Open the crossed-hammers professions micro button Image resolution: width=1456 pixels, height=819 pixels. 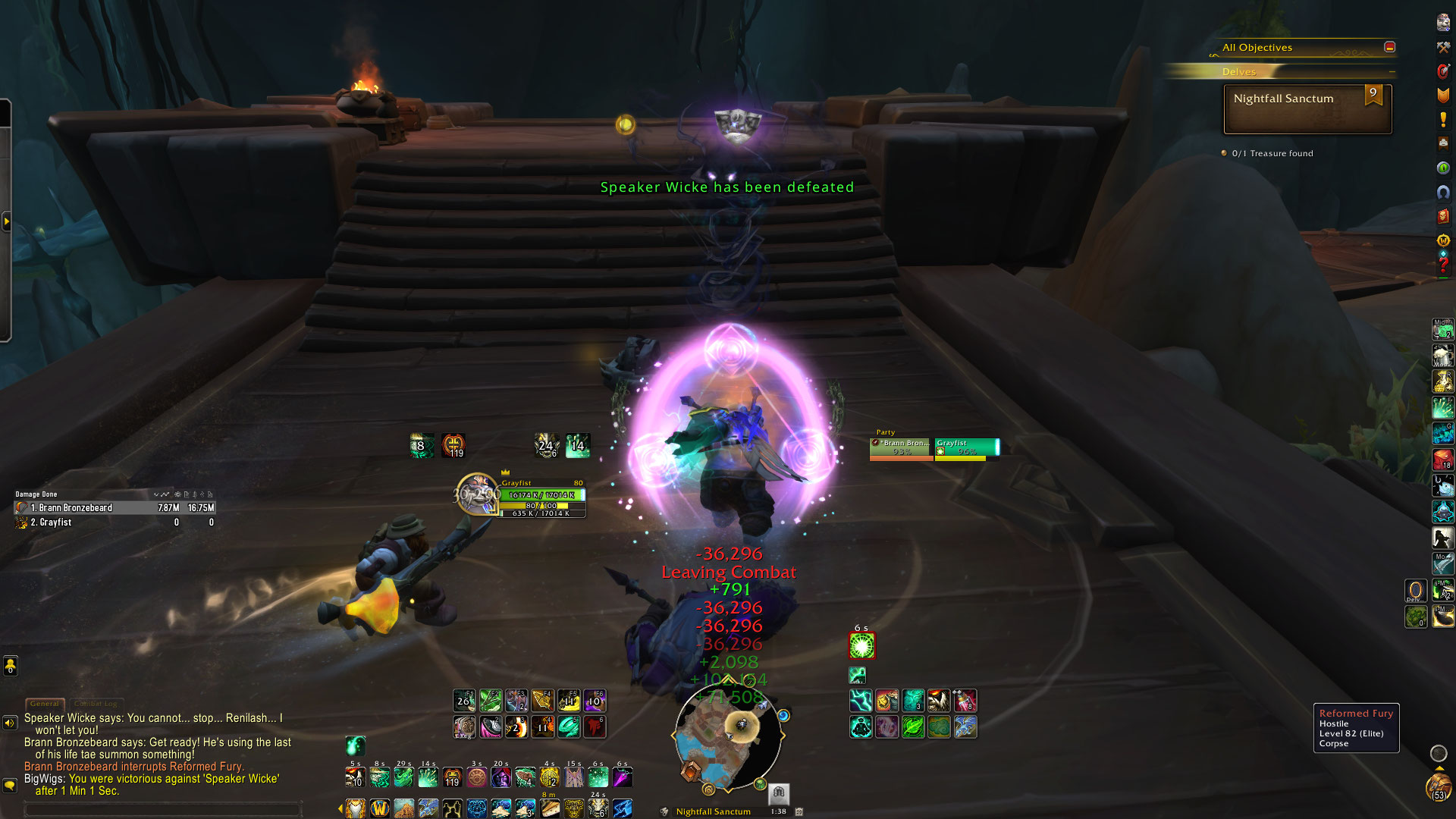(1443, 47)
